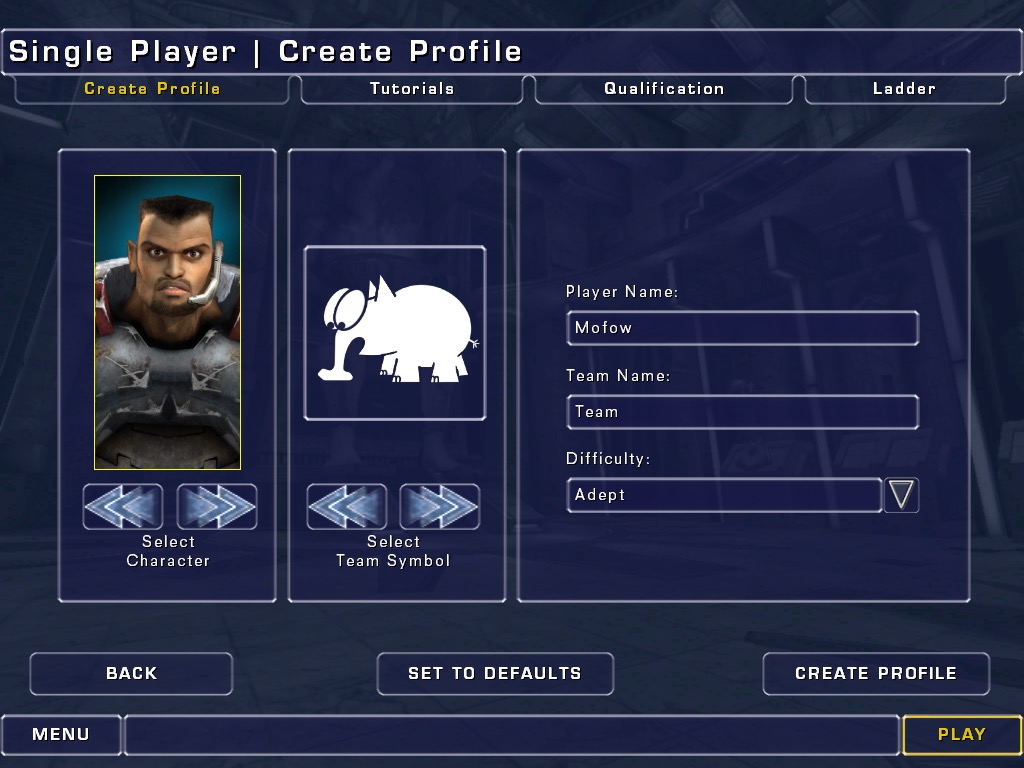
Task: Show the next character with right arrows
Action: point(217,507)
